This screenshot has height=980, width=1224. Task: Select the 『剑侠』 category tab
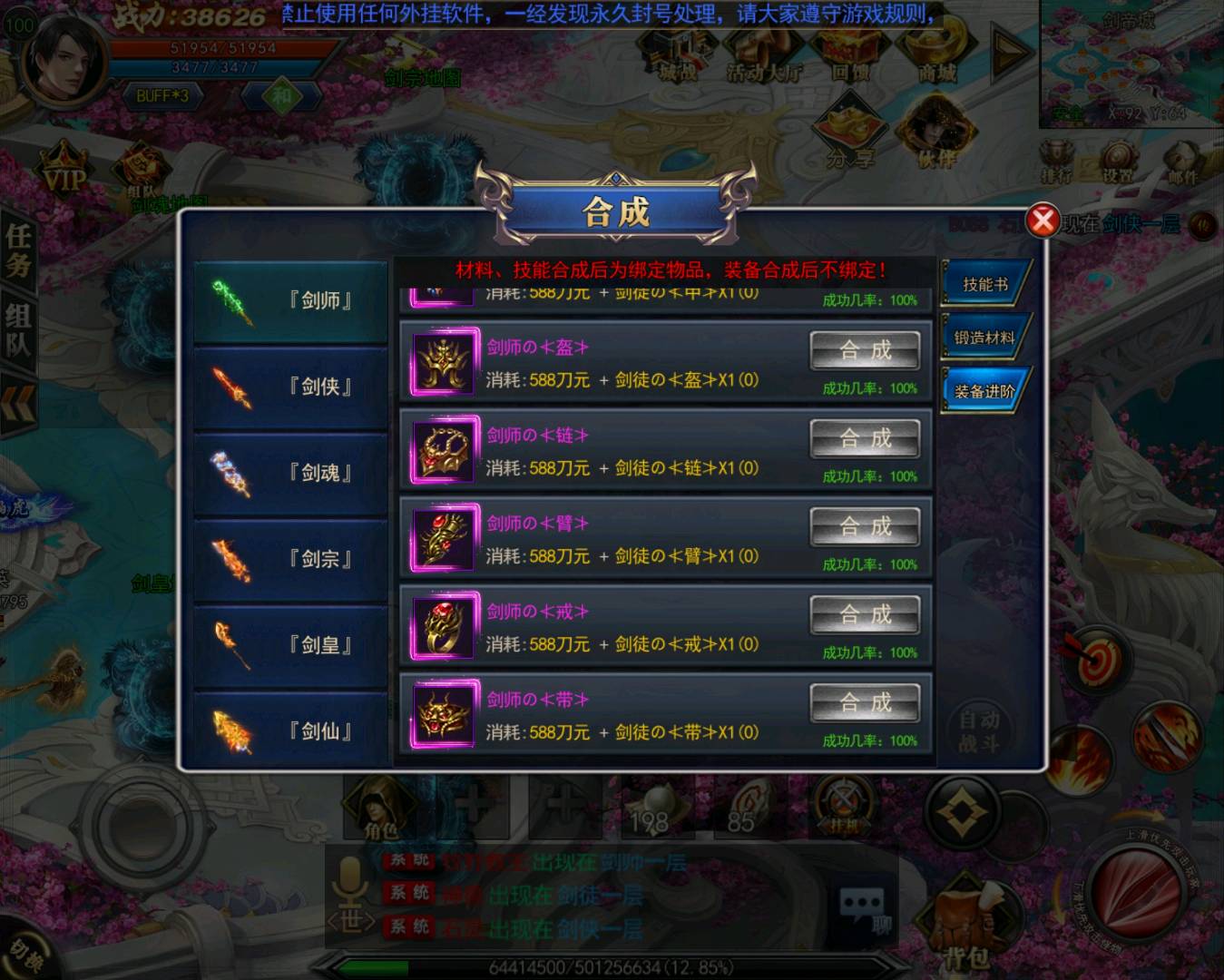(x=290, y=385)
